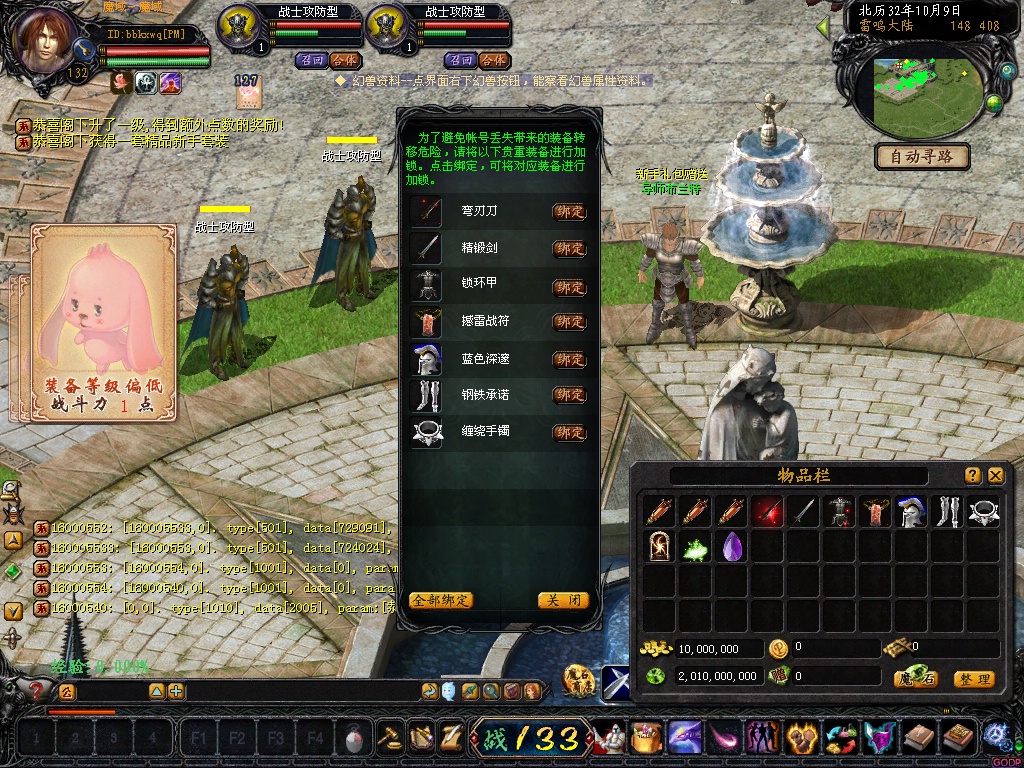The height and width of the screenshot is (768, 1024).
Task: Activate 自动寻路 auto-pathfinding
Action: pos(922,156)
